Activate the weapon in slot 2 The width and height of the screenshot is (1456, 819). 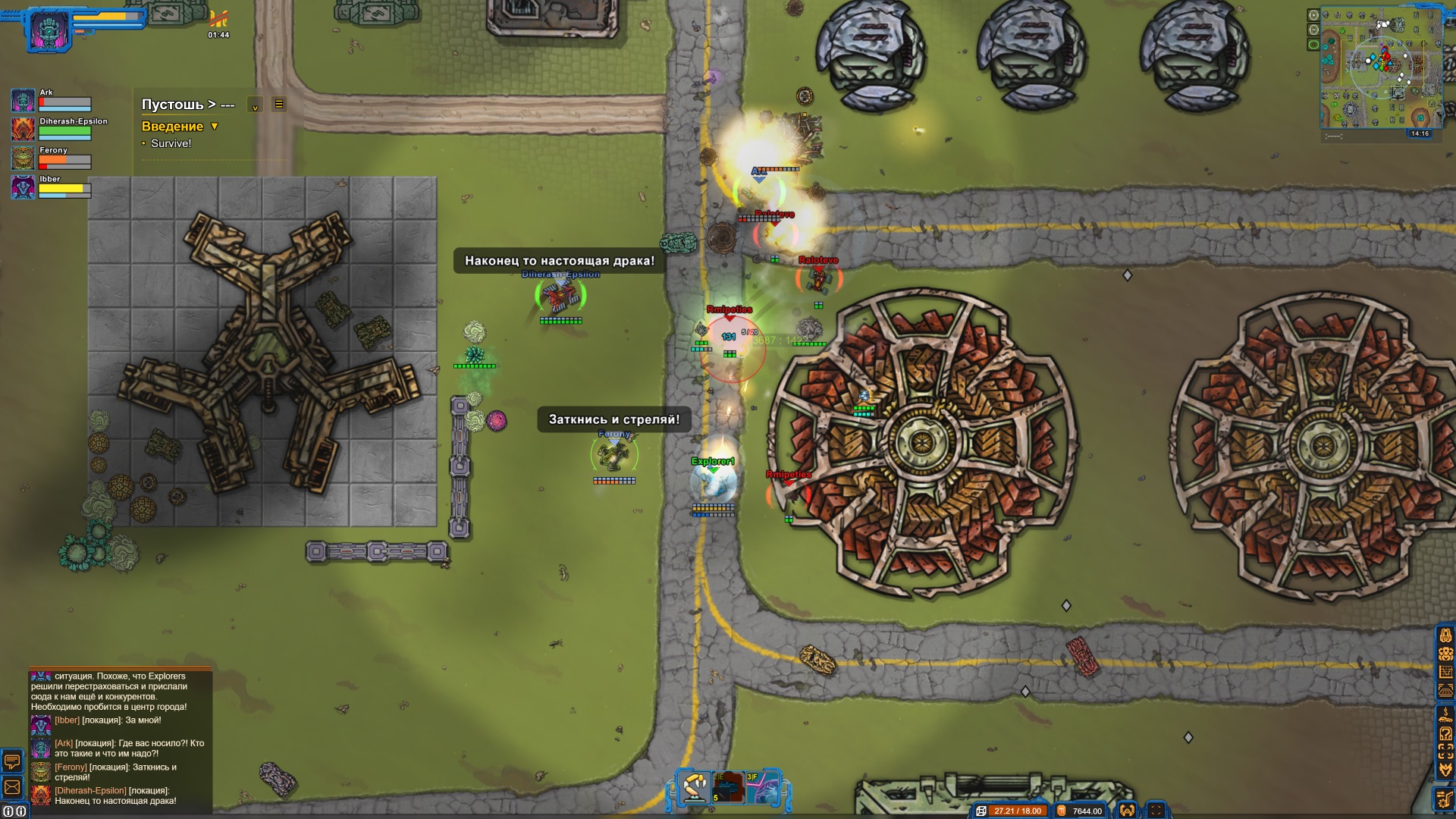(x=728, y=789)
